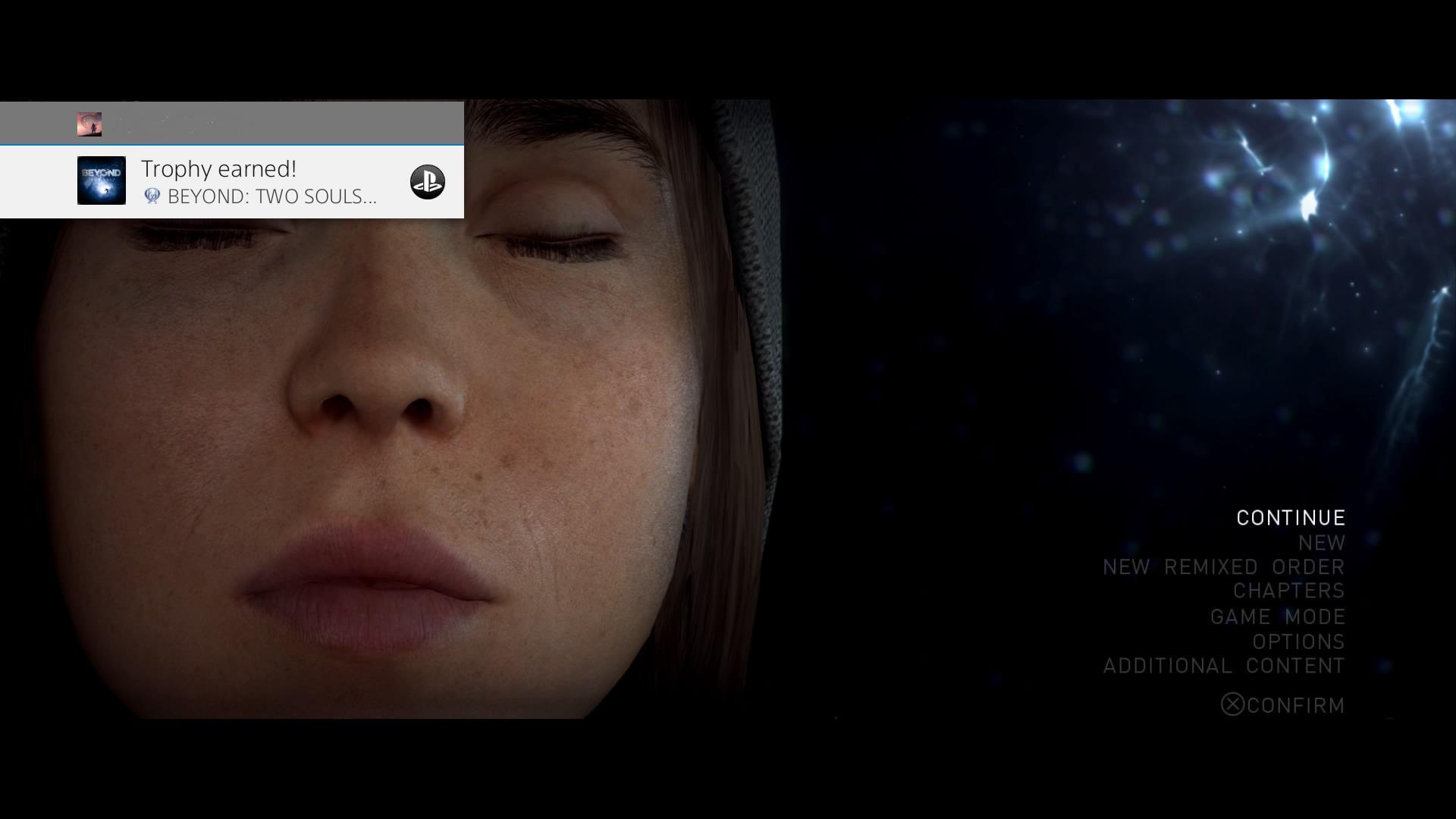Click the highlighted CONTINUE entry
The width and height of the screenshot is (1456, 819).
click(x=1289, y=517)
